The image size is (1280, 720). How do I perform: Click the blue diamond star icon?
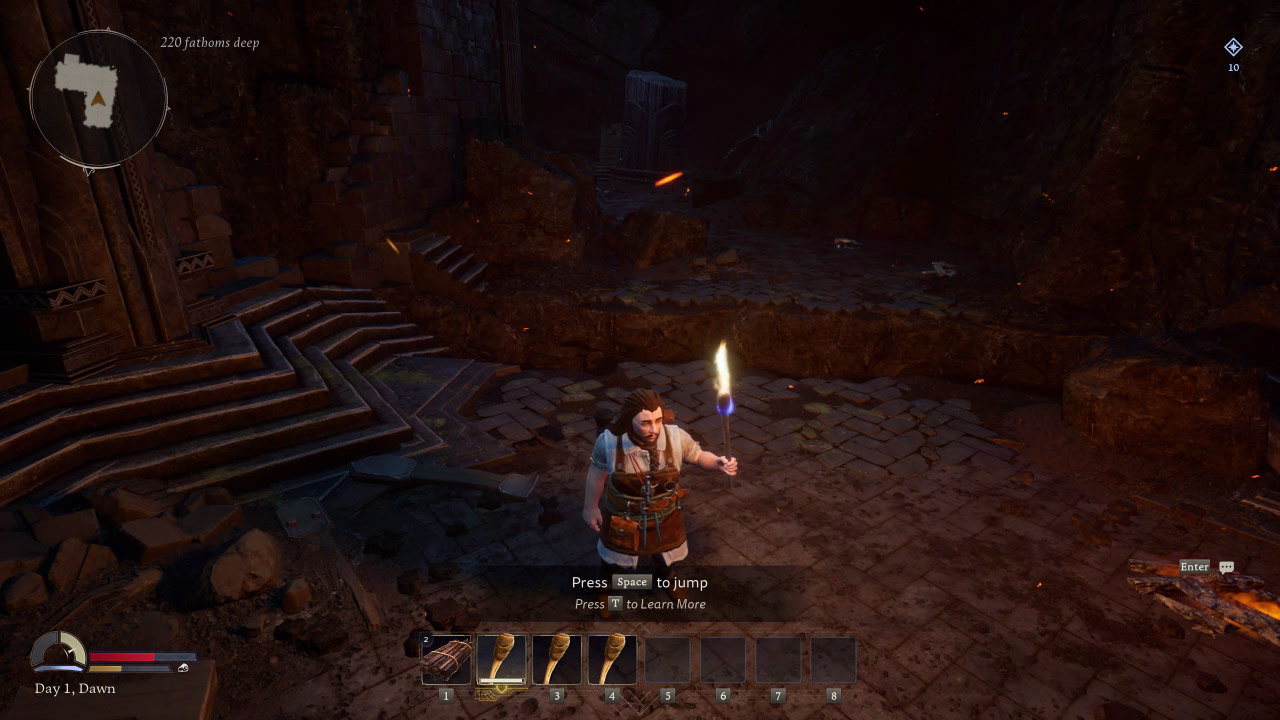pos(1233,47)
